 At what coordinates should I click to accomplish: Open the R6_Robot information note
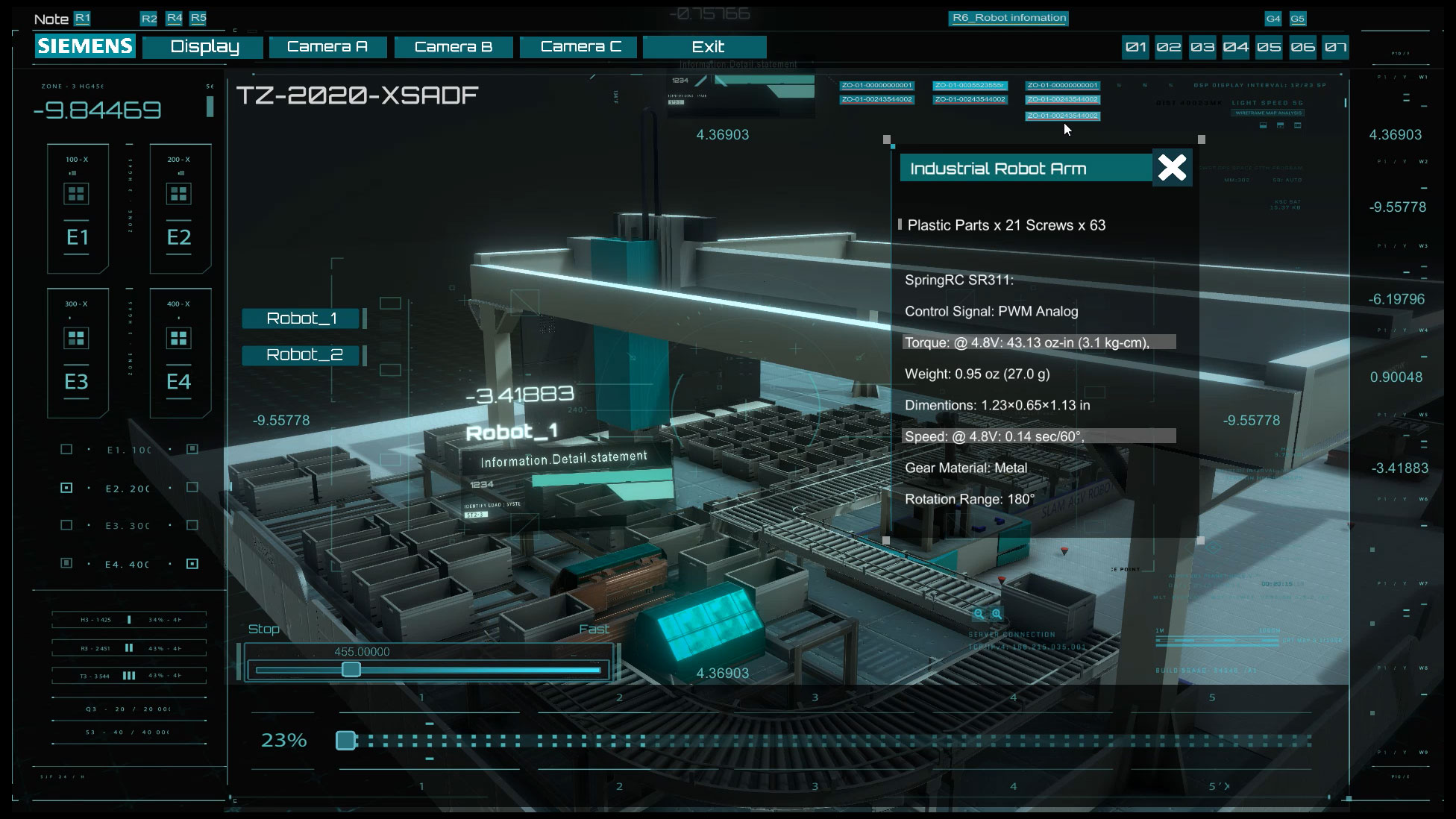(x=1008, y=18)
